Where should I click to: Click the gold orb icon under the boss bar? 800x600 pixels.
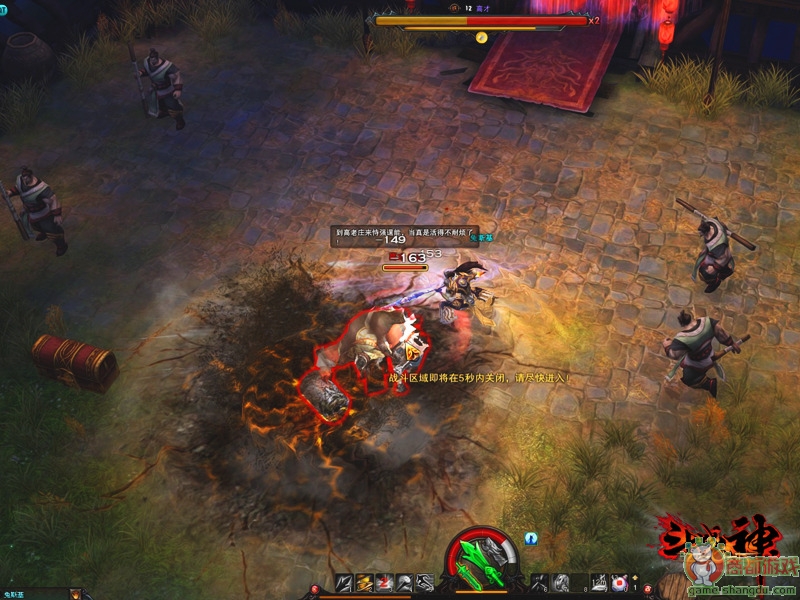[482, 37]
